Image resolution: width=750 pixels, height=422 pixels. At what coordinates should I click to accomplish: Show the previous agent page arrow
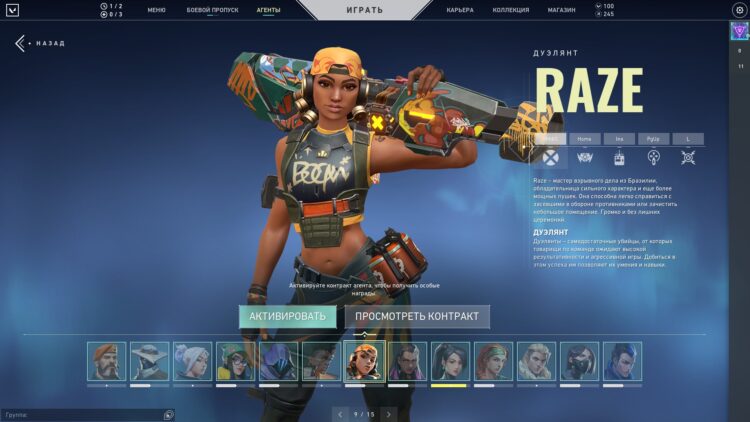pos(340,413)
